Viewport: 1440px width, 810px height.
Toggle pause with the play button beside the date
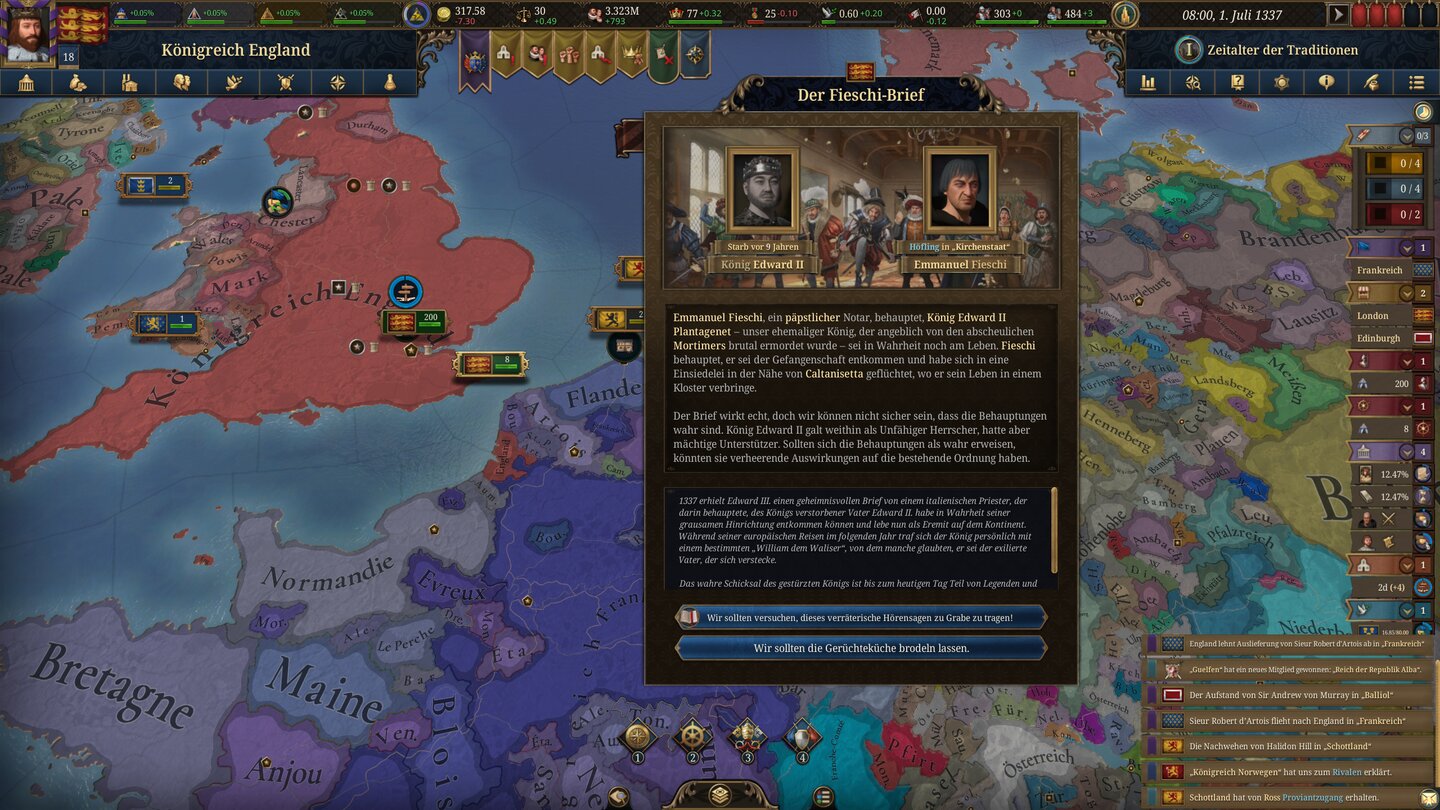[x=1338, y=15]
